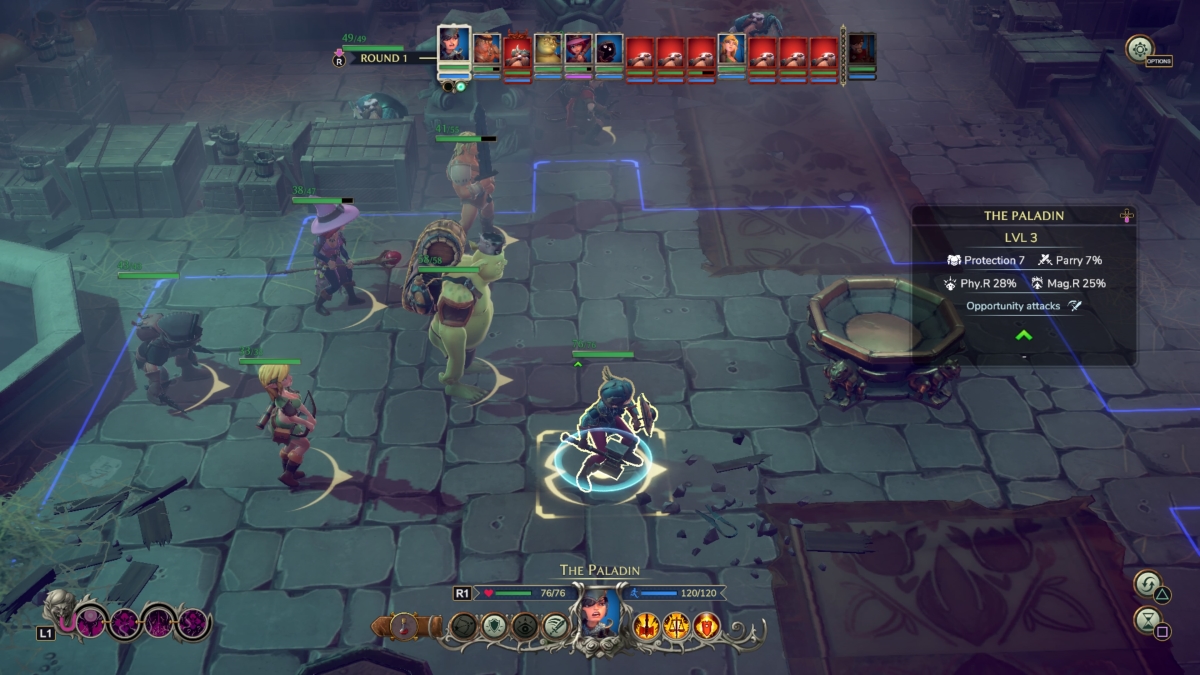Select the green ogre turn portrait
Screen dimensions: 1200x675
point(547,50)
